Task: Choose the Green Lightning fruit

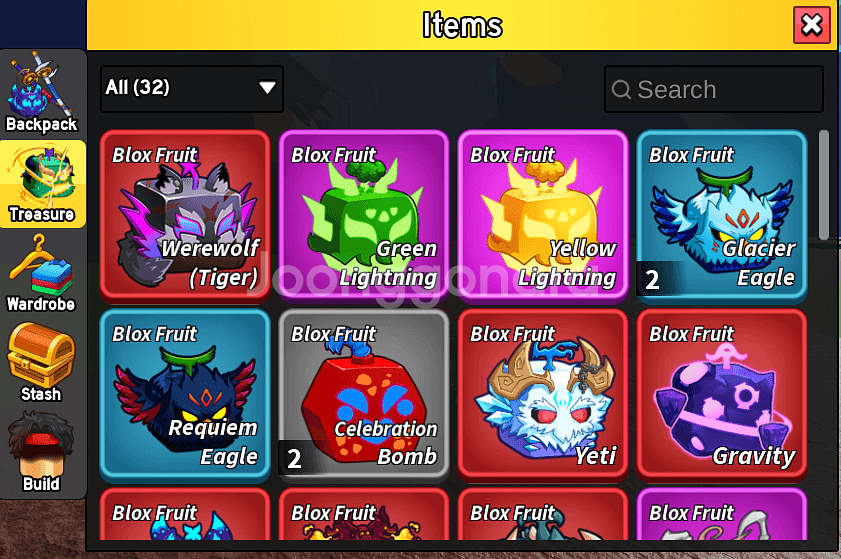Action: tap(364, 214)
